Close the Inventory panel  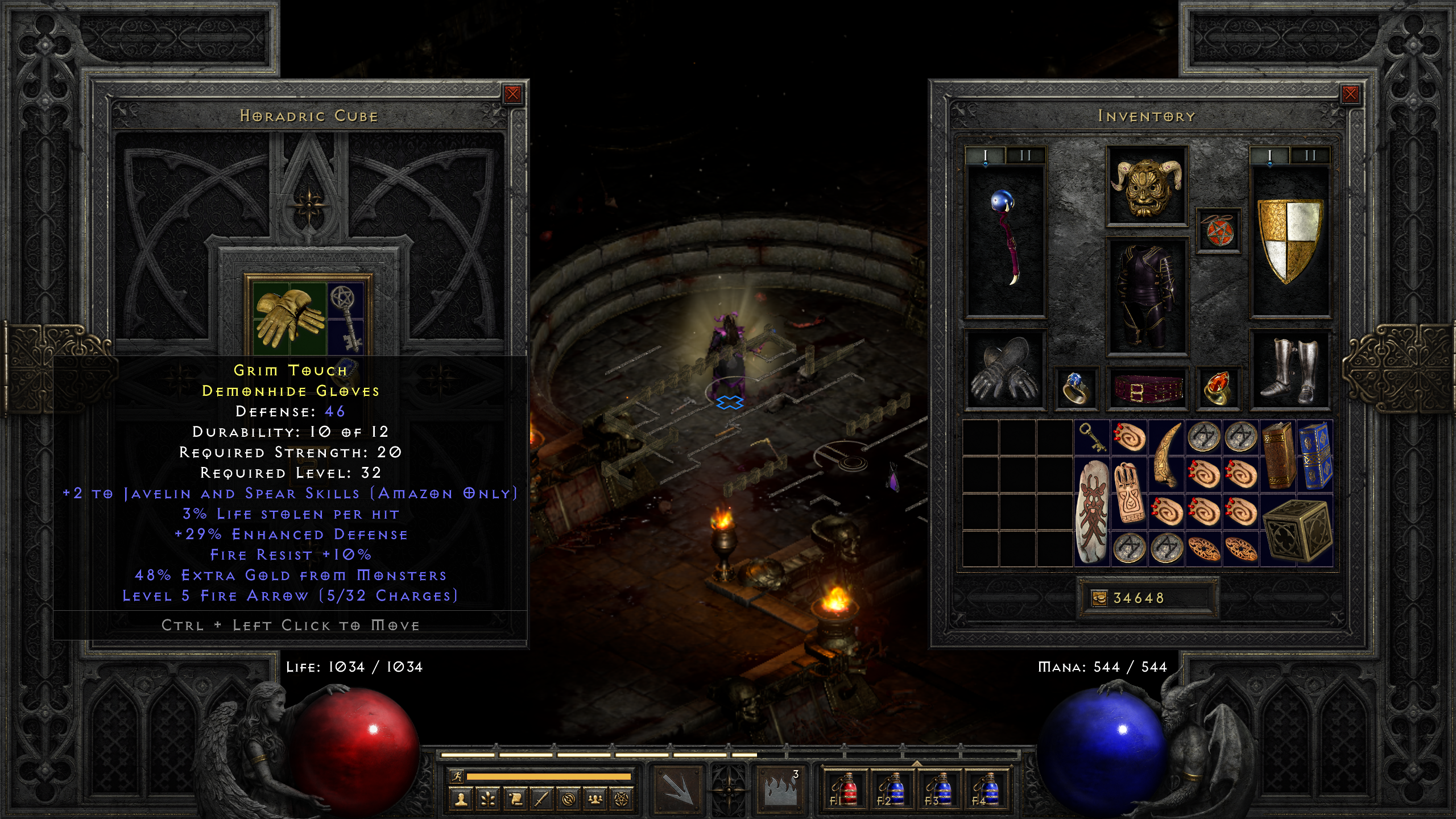click(x=1350, y=94)
